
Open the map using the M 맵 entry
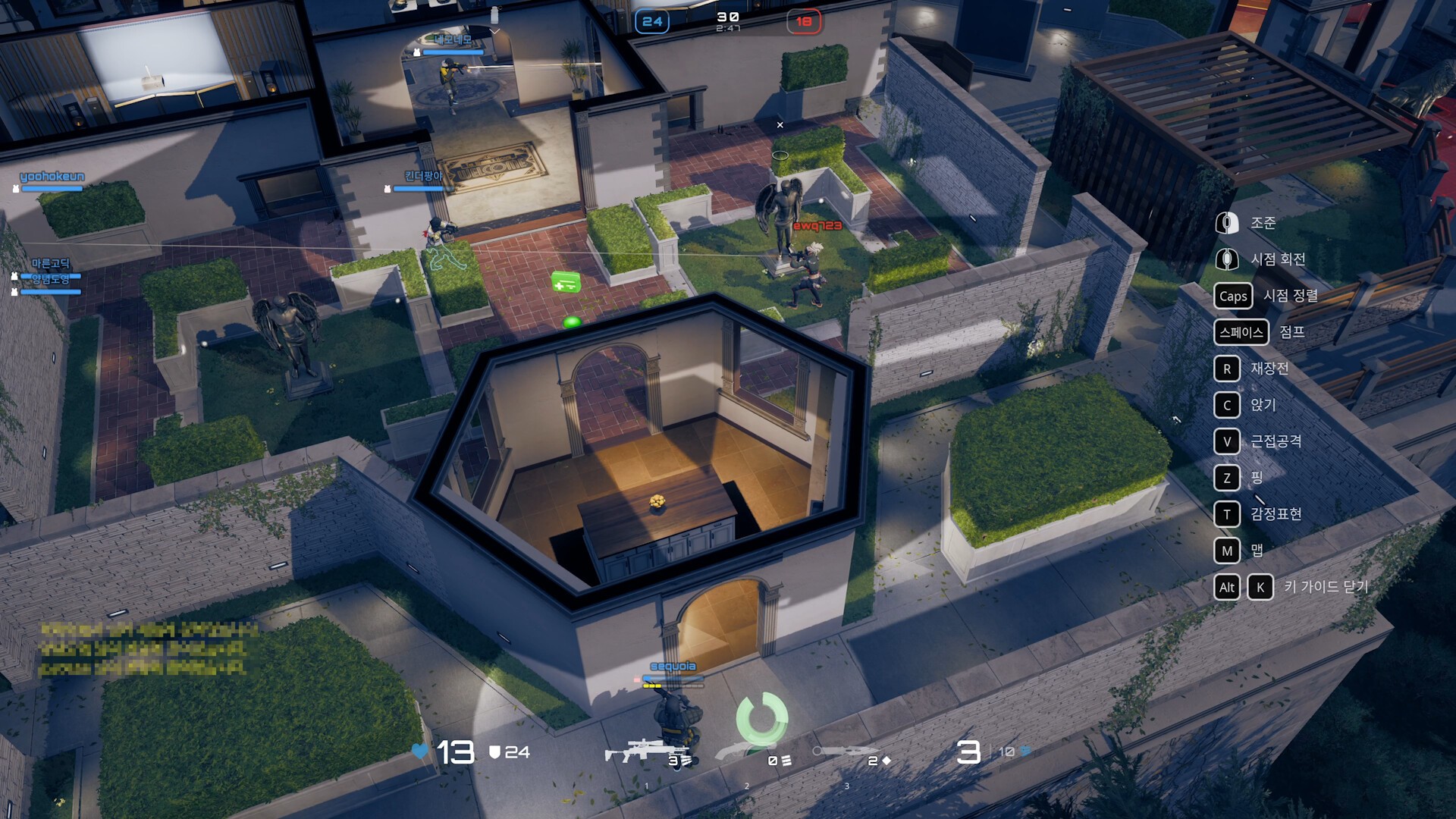pyautogui.click(x=1227, y=551)
